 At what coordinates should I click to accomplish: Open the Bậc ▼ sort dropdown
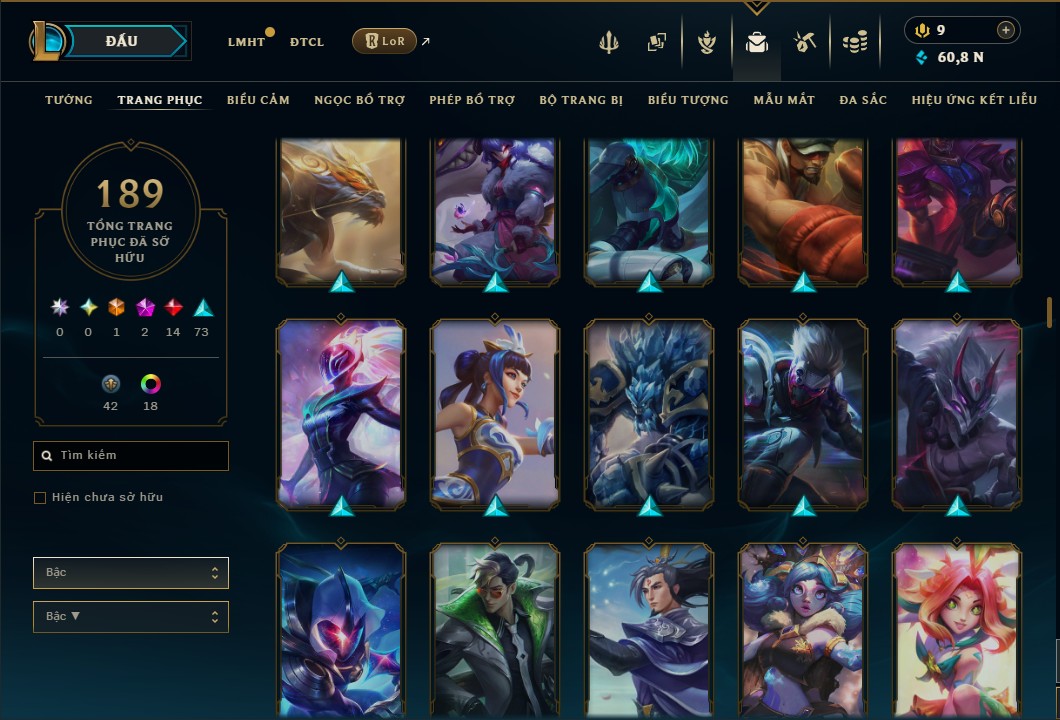tap(131, 617)
